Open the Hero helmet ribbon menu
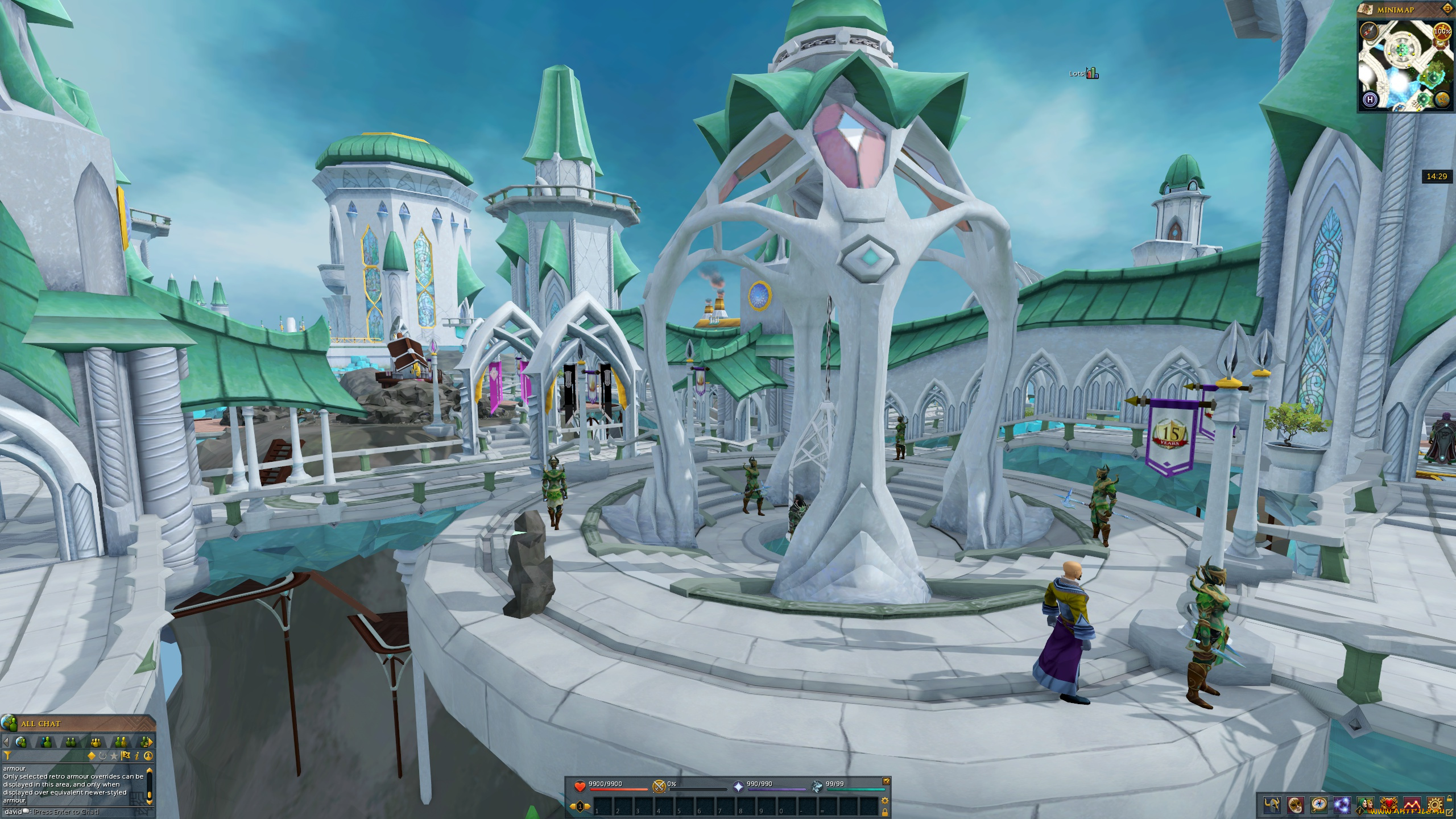The width and height of the screenshot is (1456, 819). pyautogui.click(x=1272, y=805)
